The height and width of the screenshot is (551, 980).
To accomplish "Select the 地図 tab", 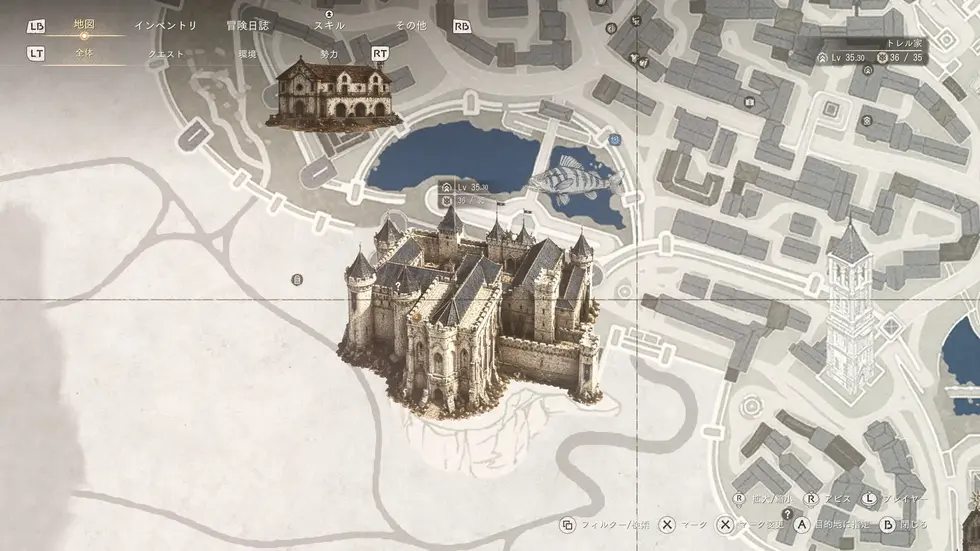I will pyautogui.click(x=84, y=25).
